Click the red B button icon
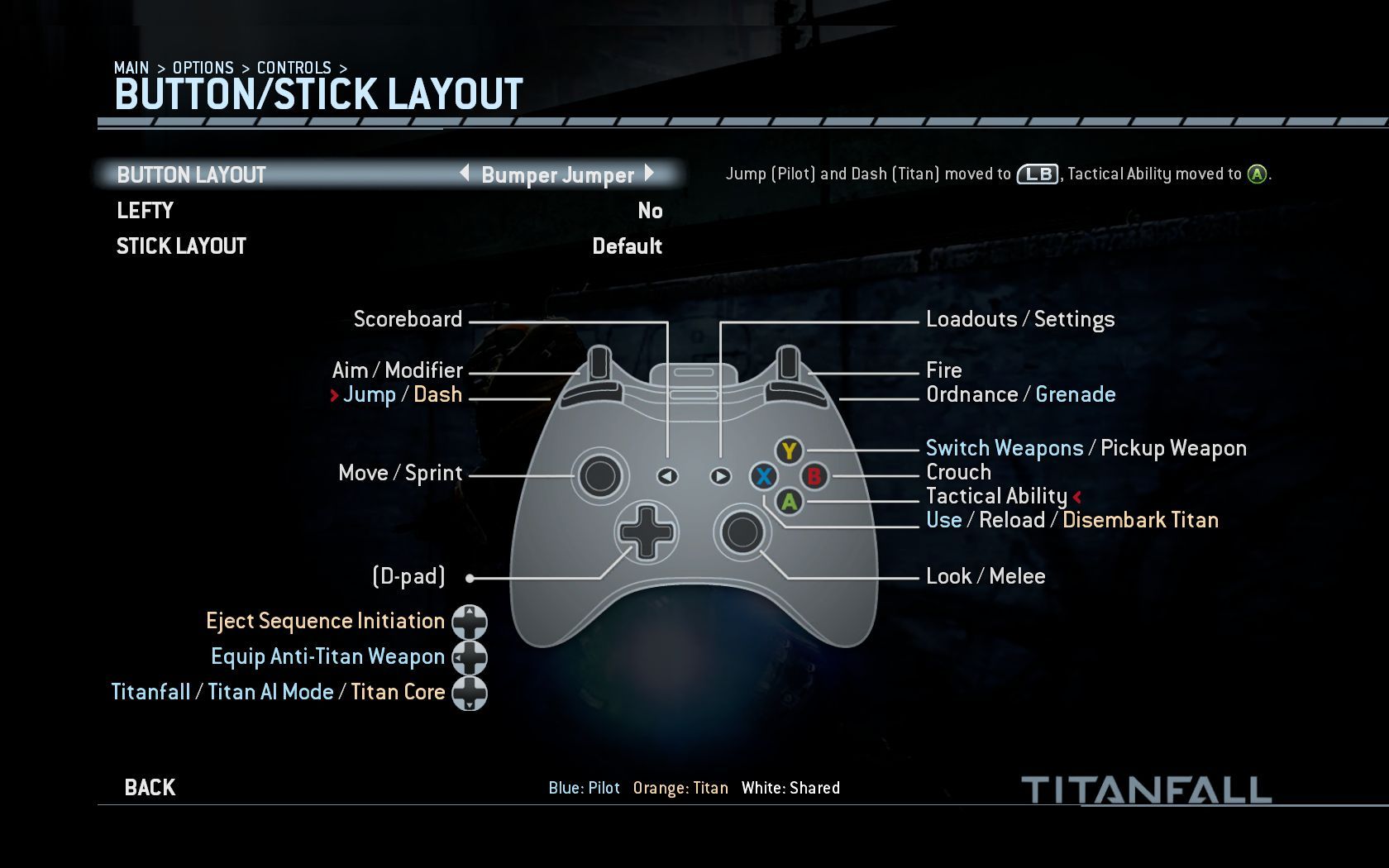 (x=813, y=477)
